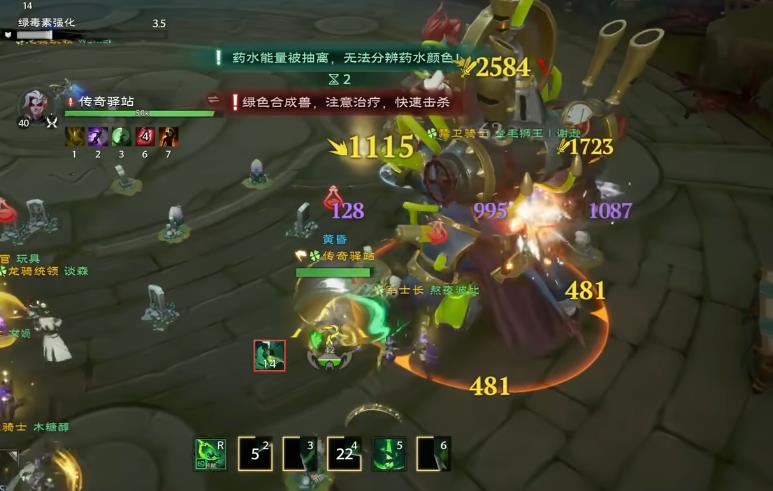Click the crossed-swords icon beside the boss portrait
Viewport: 773px width, 491px height.
51,122
